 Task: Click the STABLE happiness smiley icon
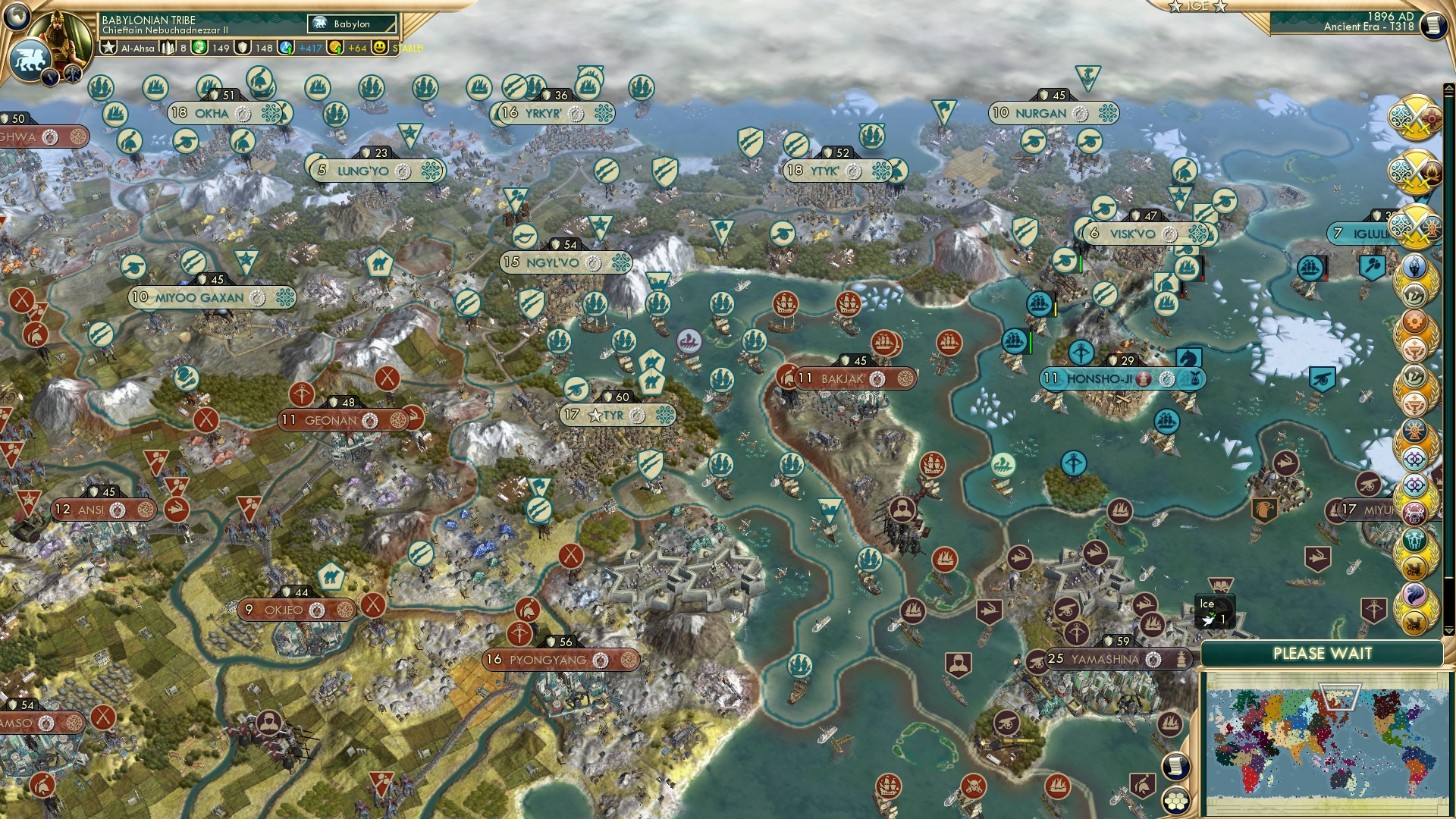point(381,50)
